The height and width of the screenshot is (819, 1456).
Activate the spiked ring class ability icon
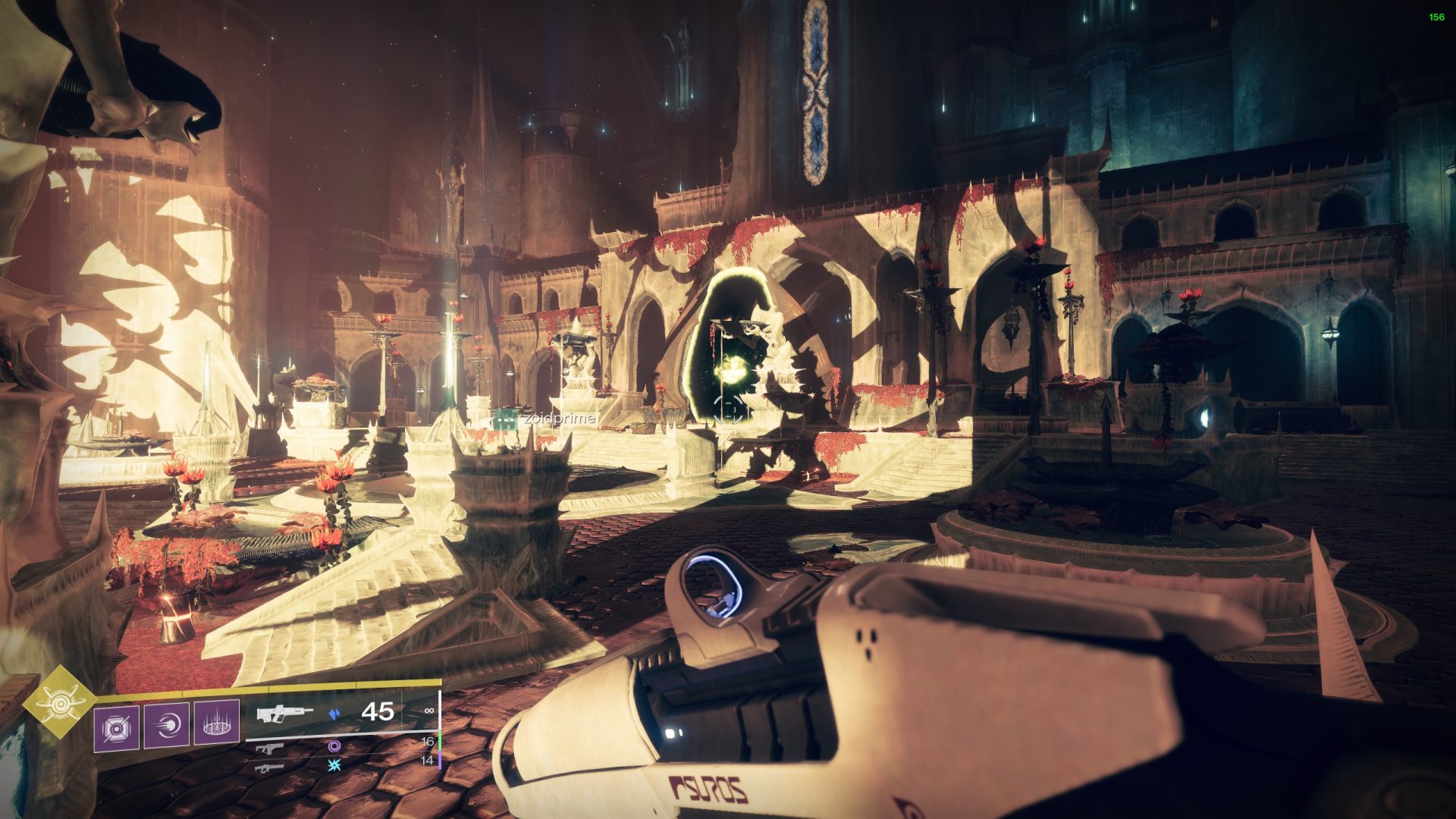217,723
